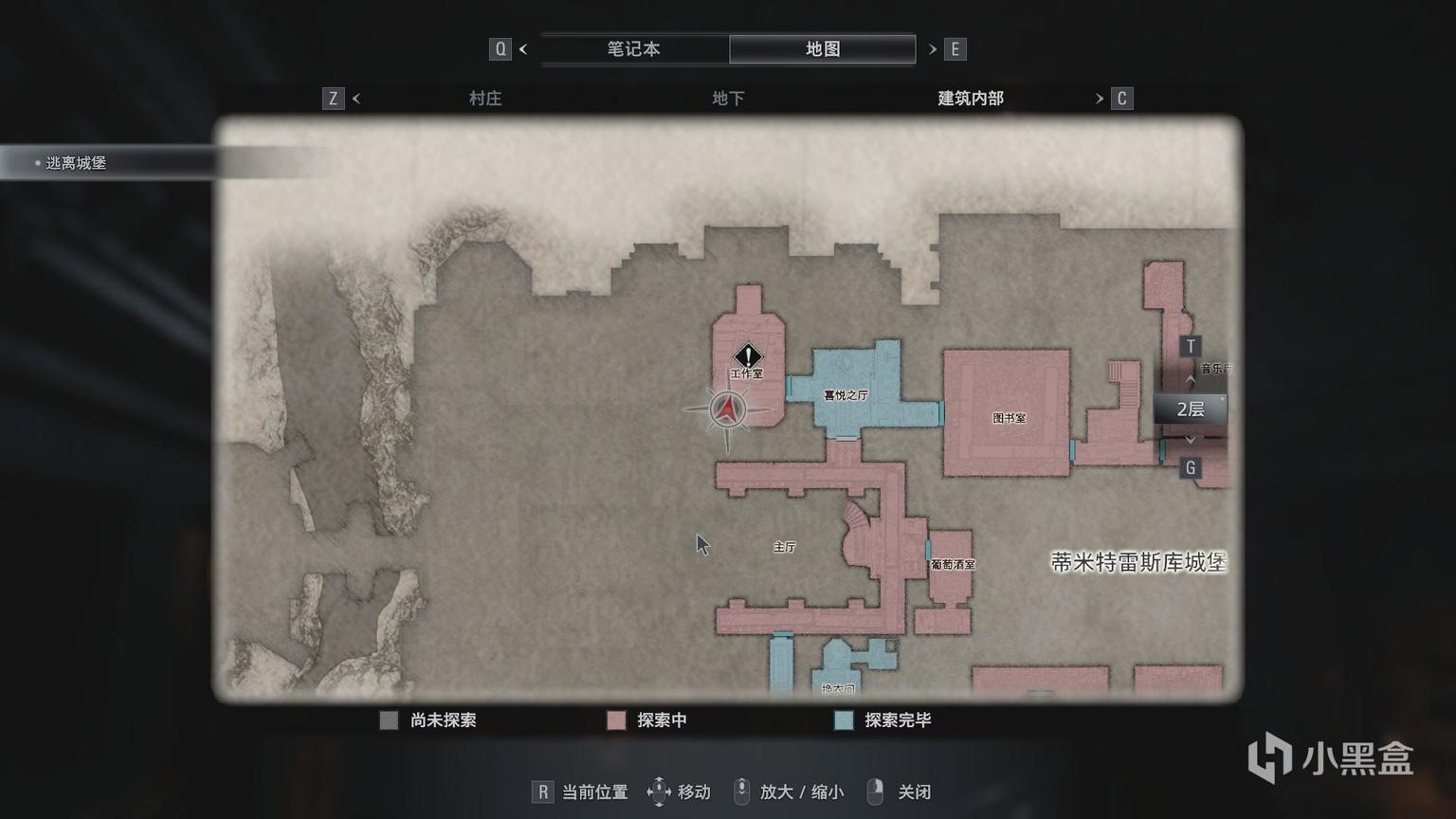Select the 葡萄酒室 wine room on the map

pyautogui.click(x=952, y=564)
